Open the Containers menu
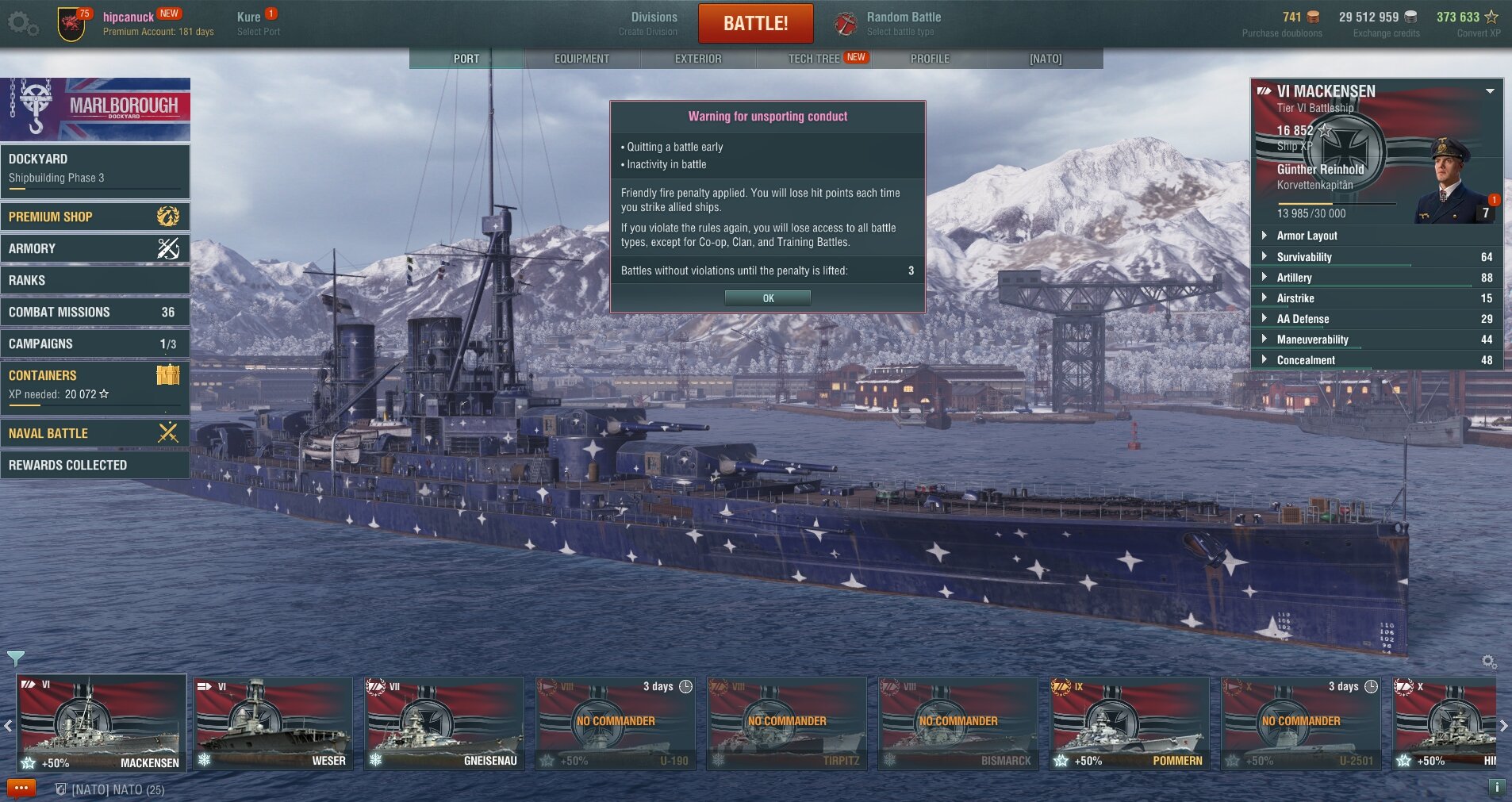Viewport: 1512px width, 802px height. [95, 384]
